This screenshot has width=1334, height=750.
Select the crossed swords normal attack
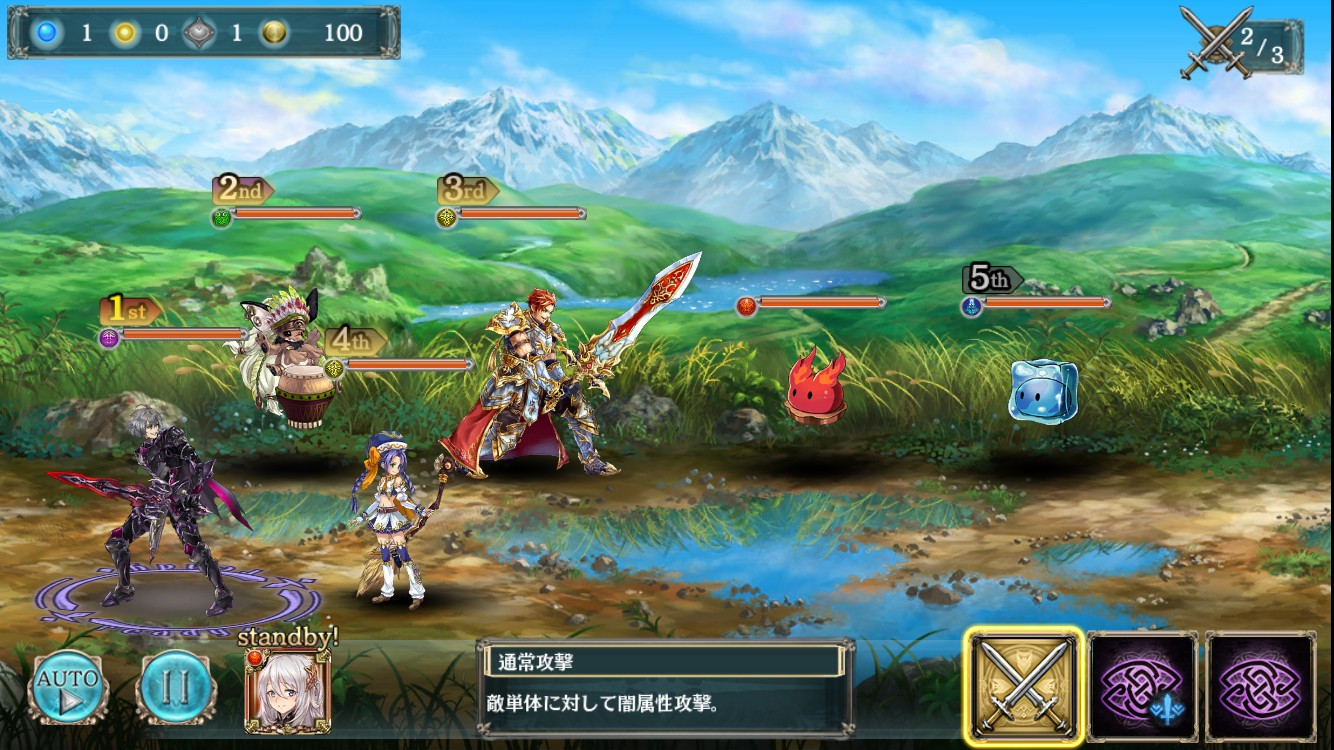click(1024, 686)
